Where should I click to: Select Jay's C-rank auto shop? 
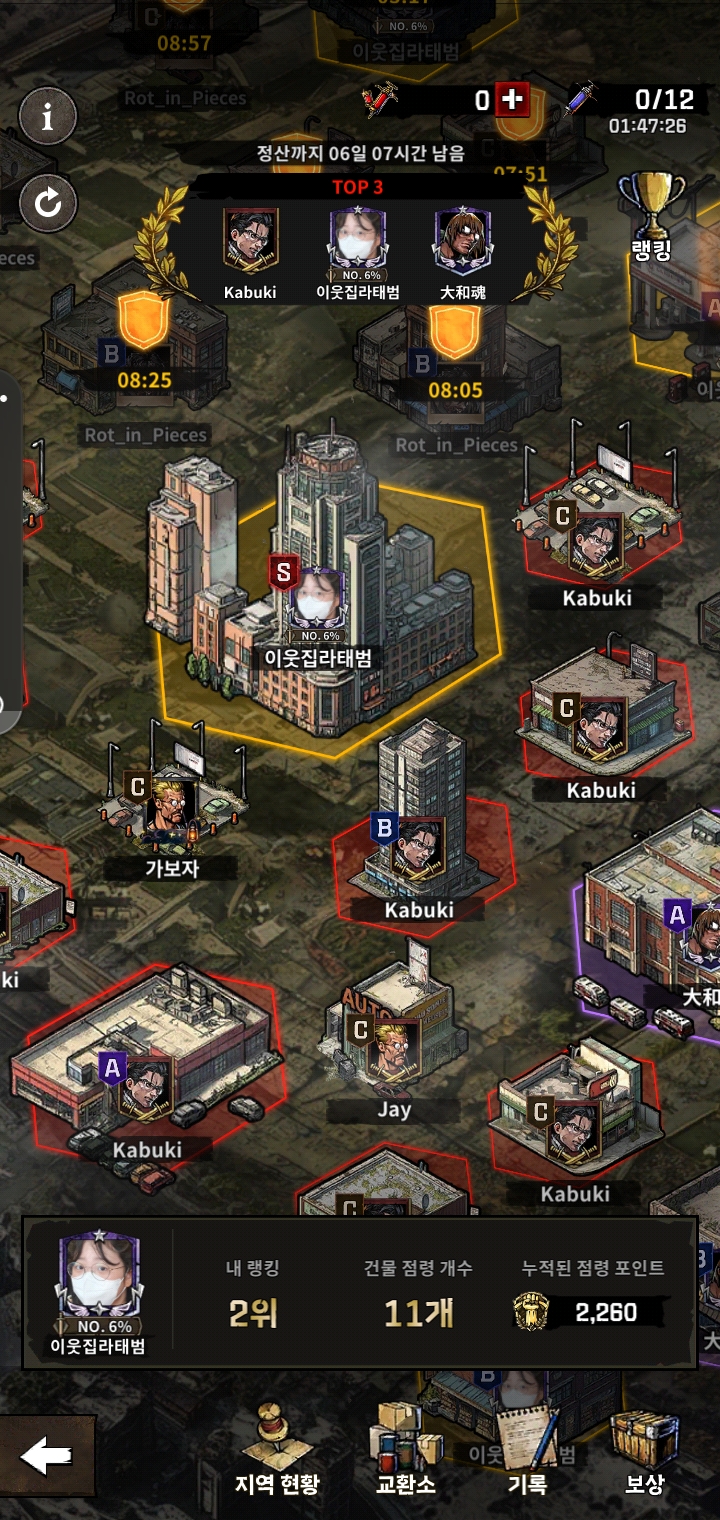pos(394,1040)
